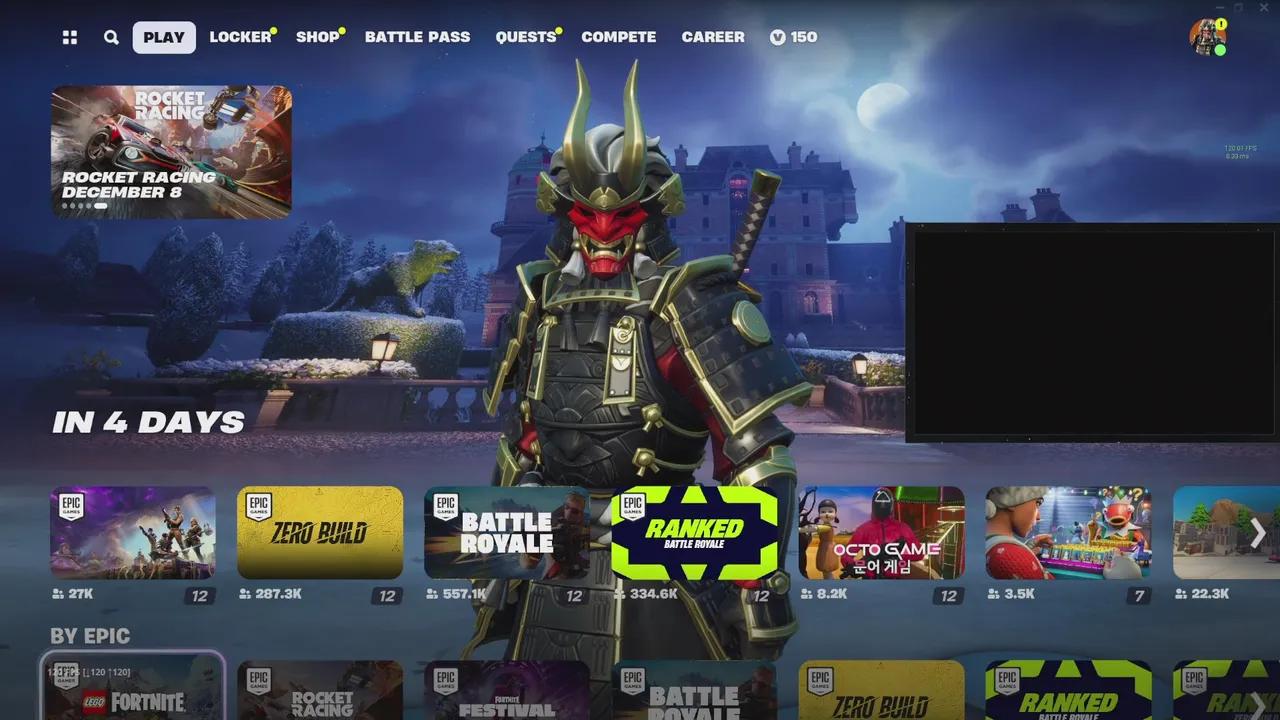Select the Zero Build game mode tile

(x=320, y=532)
